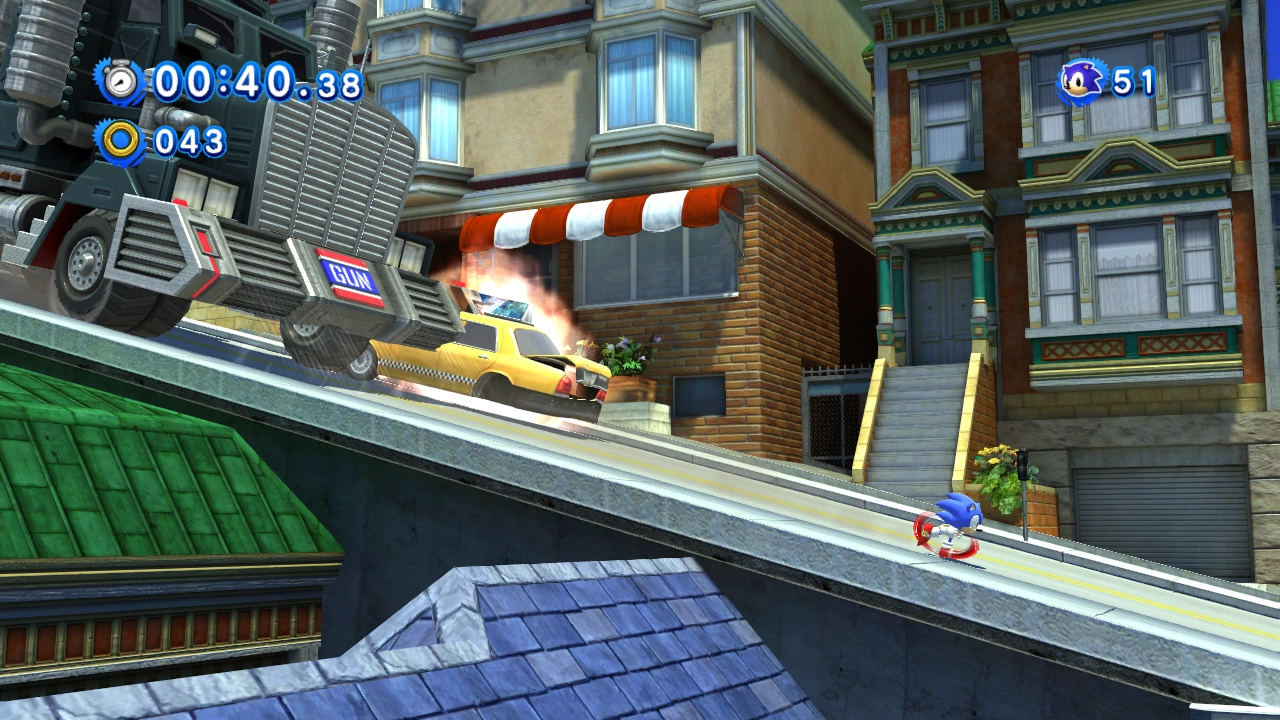Click the stopwatch timer icon
This screenshot has height=720, width=1280.
pyautogui.click(x=122, y=81)
